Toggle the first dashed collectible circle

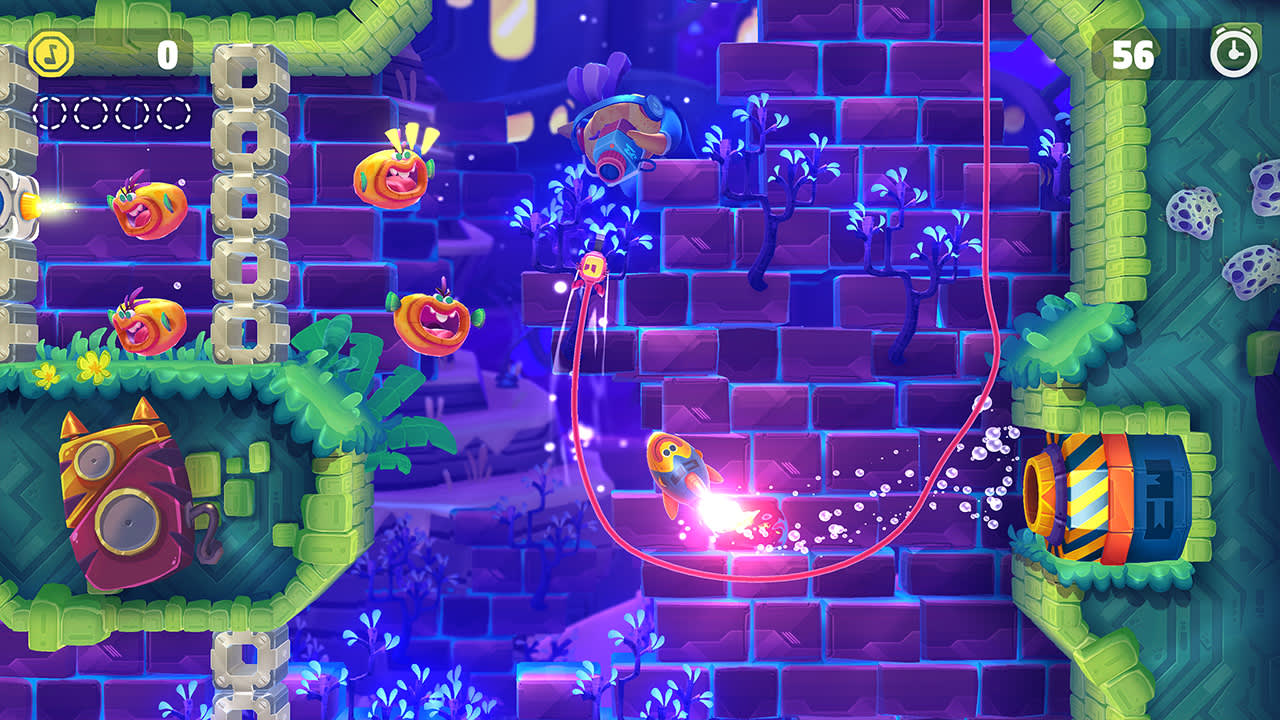click(x=48, y=113)
